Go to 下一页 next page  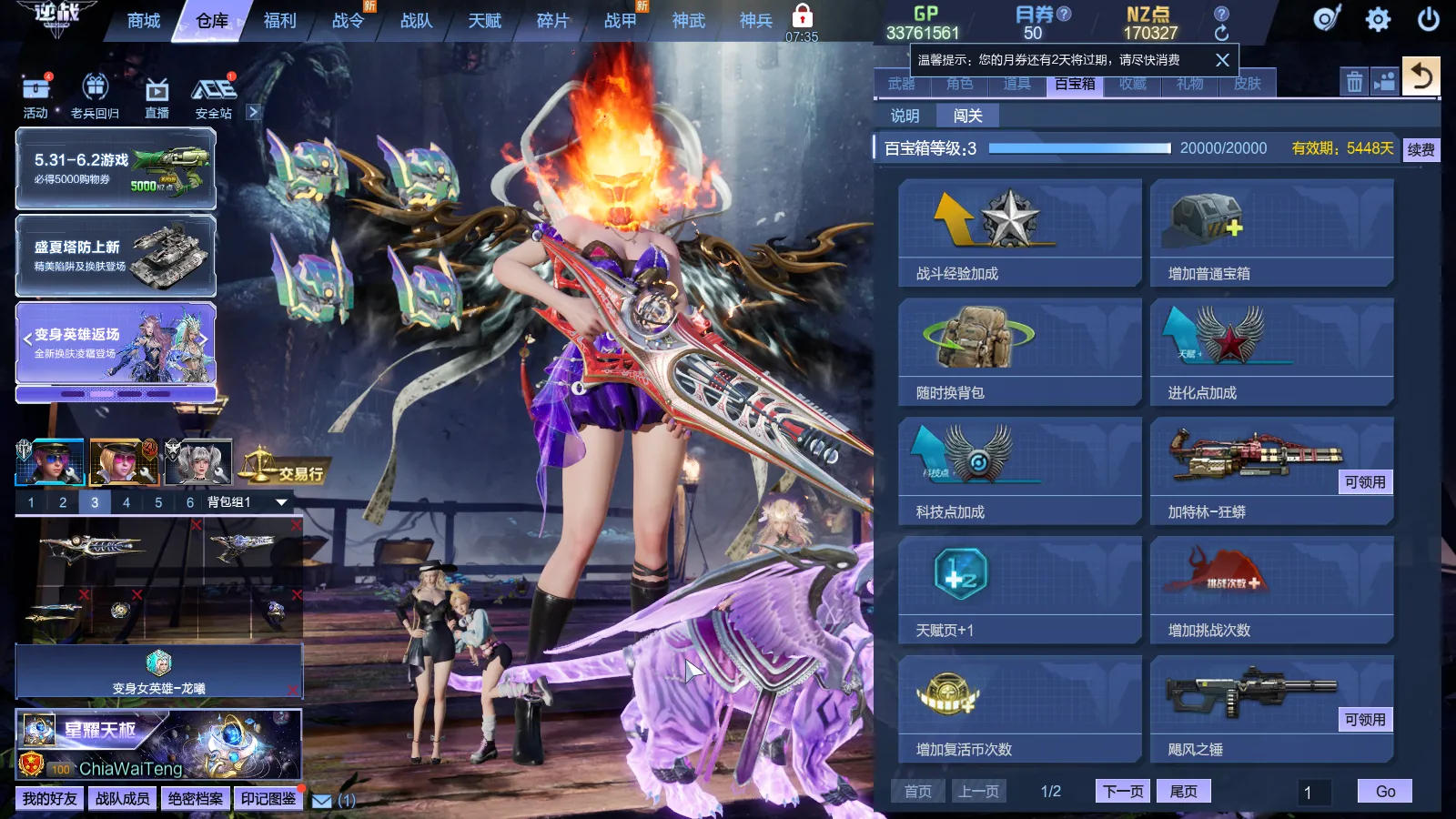point(1123,791)
